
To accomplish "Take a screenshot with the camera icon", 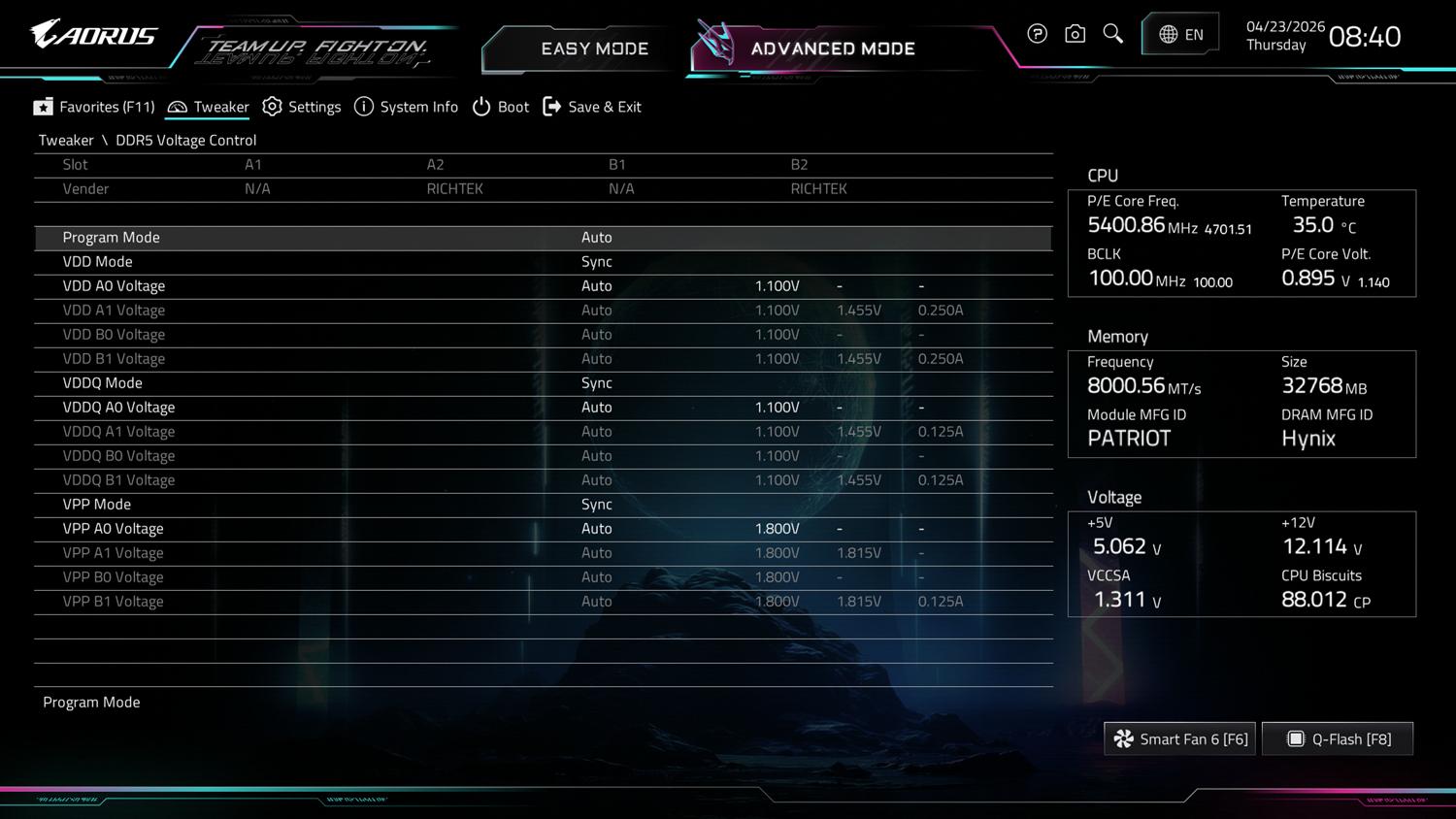I will point(1075,35).
